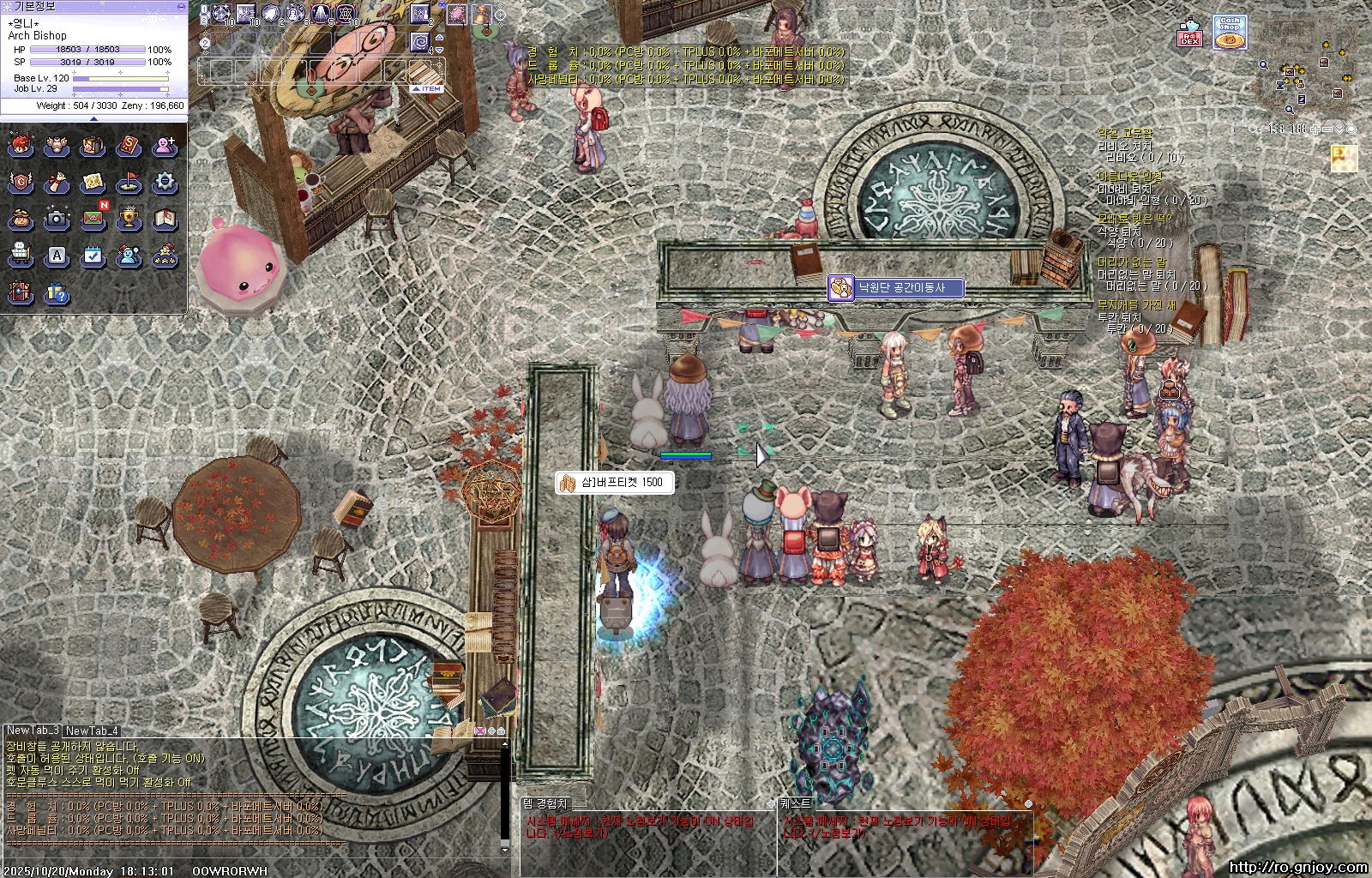Open the shopping cart icon
Screen dimensions: 1372x878
tap(21, 256)
